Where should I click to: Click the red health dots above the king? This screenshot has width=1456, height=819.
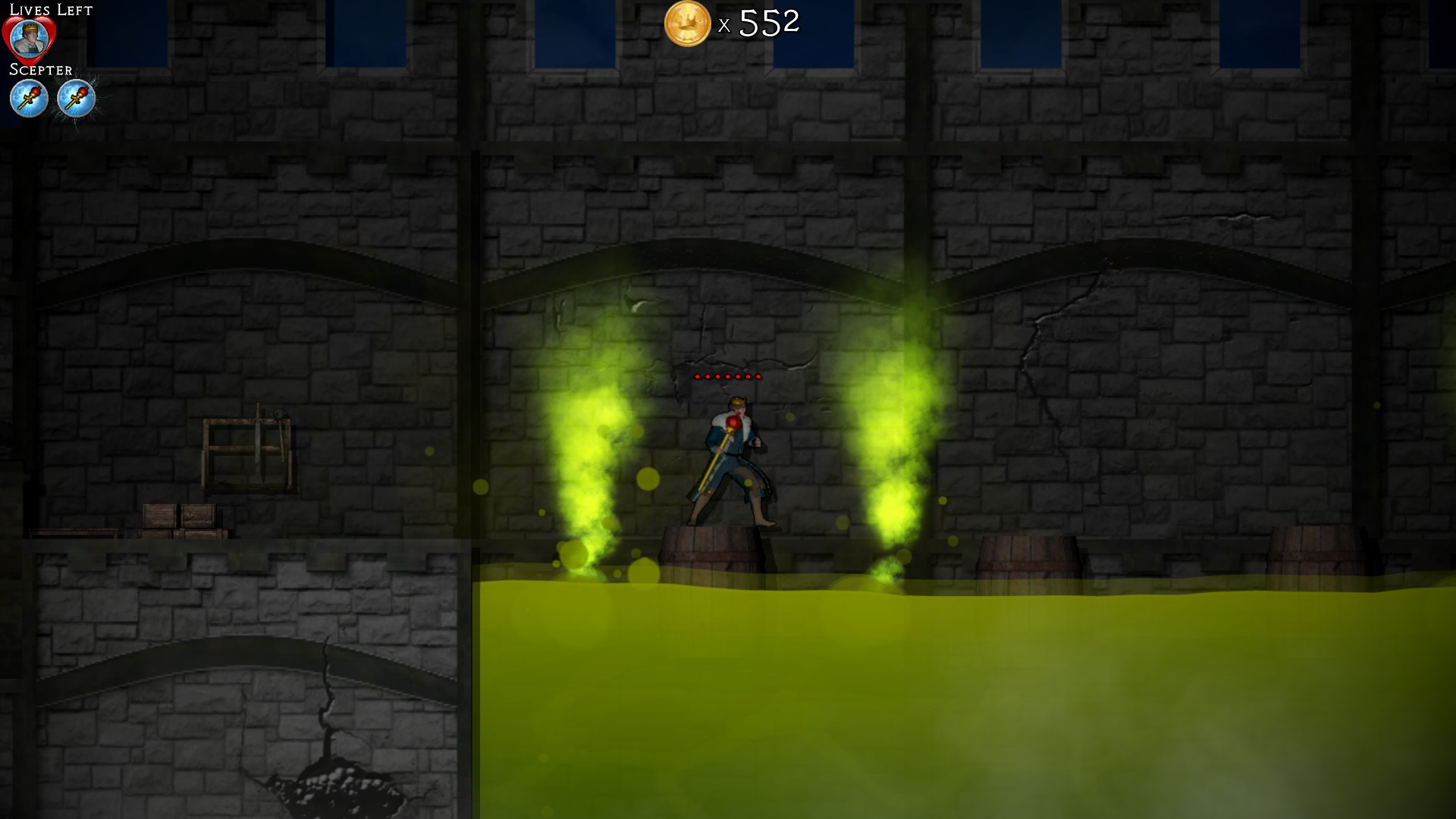[729, 375]
